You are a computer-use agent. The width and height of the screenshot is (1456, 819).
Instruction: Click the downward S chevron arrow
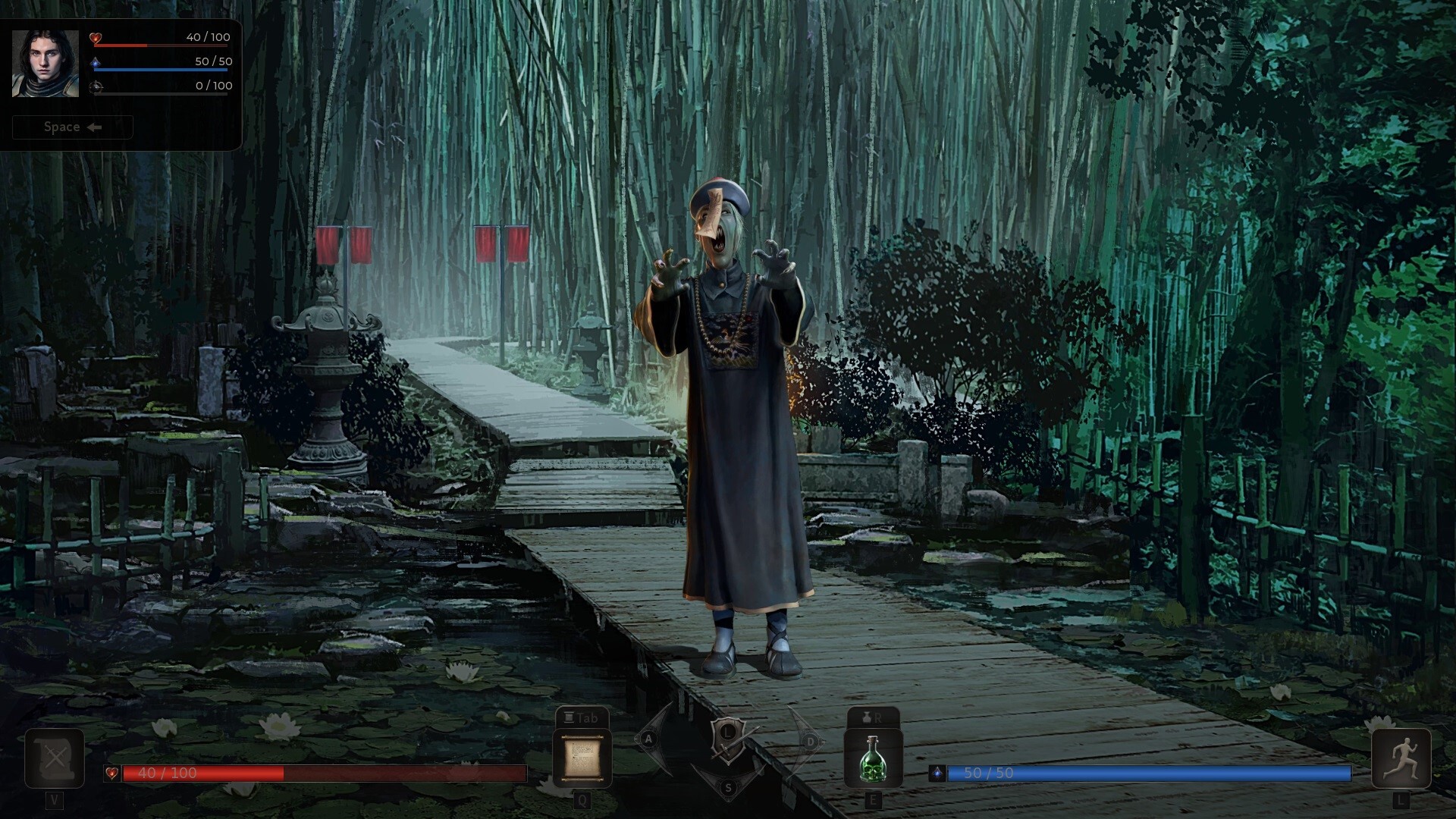[x=728, y=787]
